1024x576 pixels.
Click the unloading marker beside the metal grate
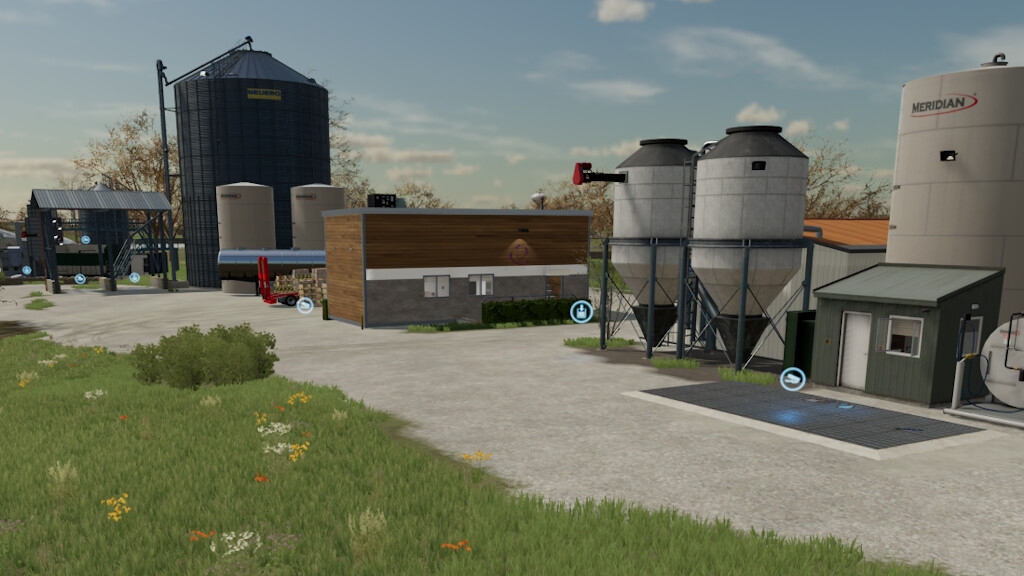point(792,379)
